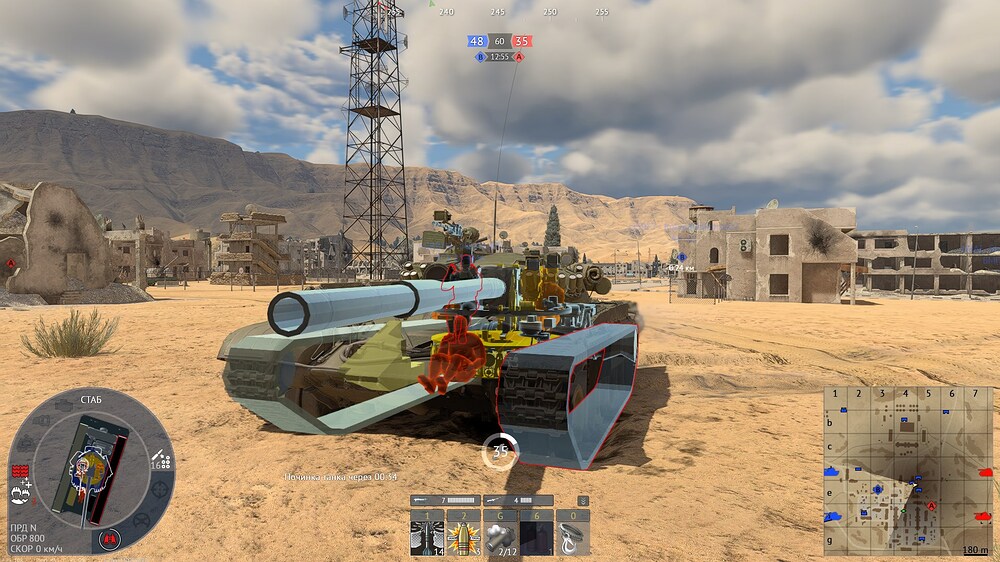The image size is (1000, 562).
Task: Click the gunner sight crosshair icon
Action: click(161, 490)
